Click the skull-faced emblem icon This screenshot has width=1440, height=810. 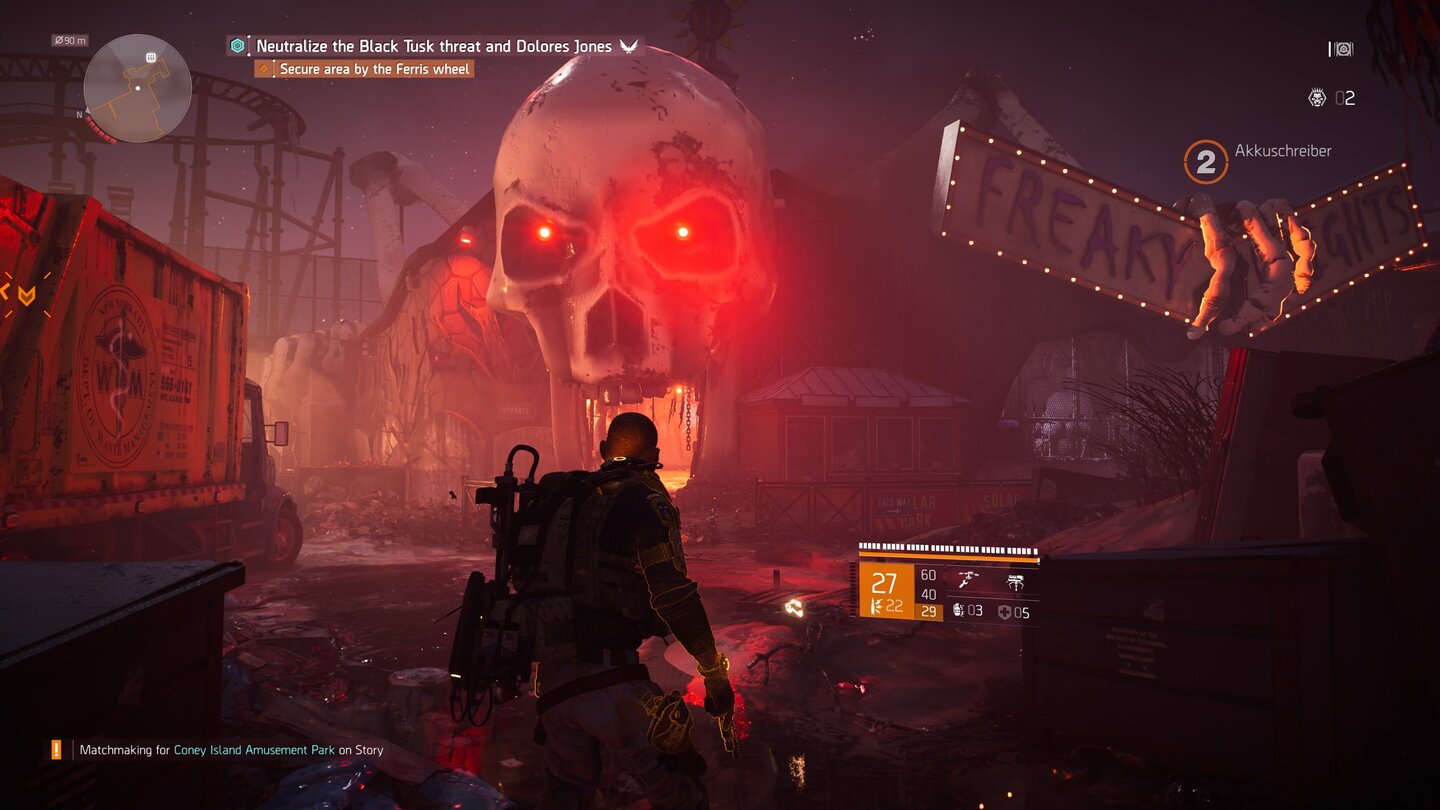click(x=1317, y=97)
